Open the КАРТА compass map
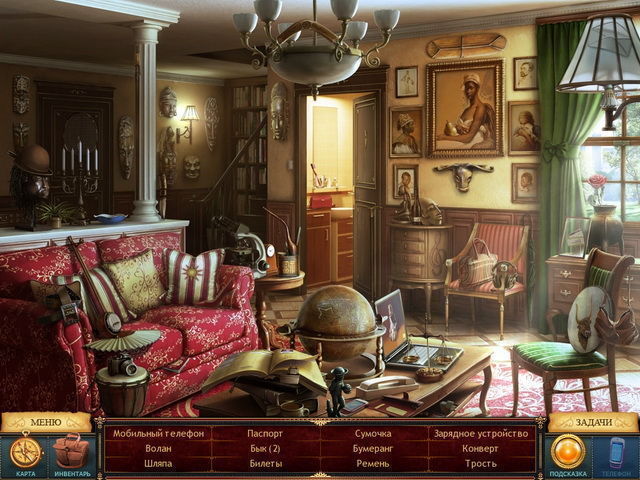 [25, 452]
